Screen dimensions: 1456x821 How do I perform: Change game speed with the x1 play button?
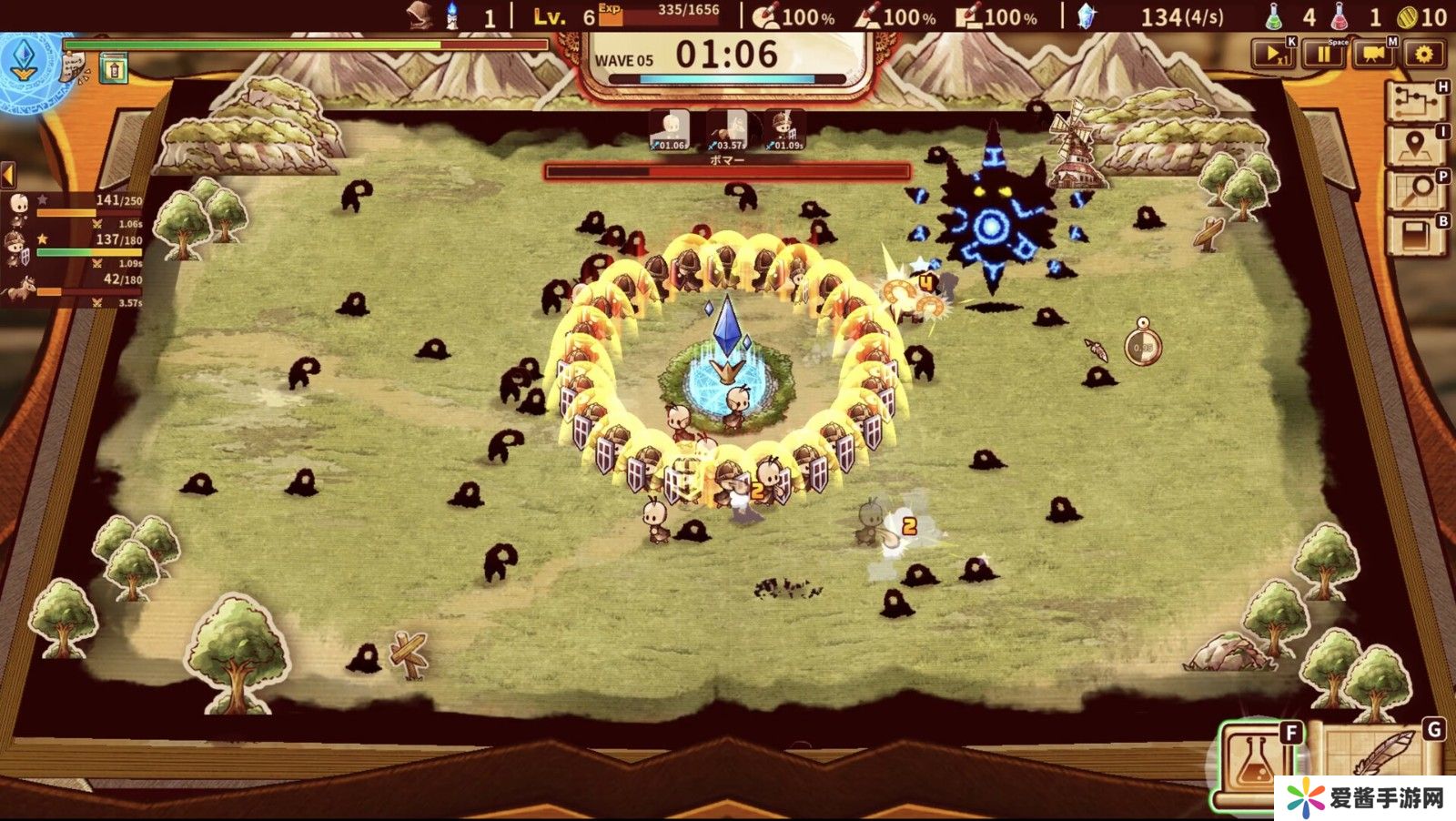pyautogui.click(x=1273, y=55)
